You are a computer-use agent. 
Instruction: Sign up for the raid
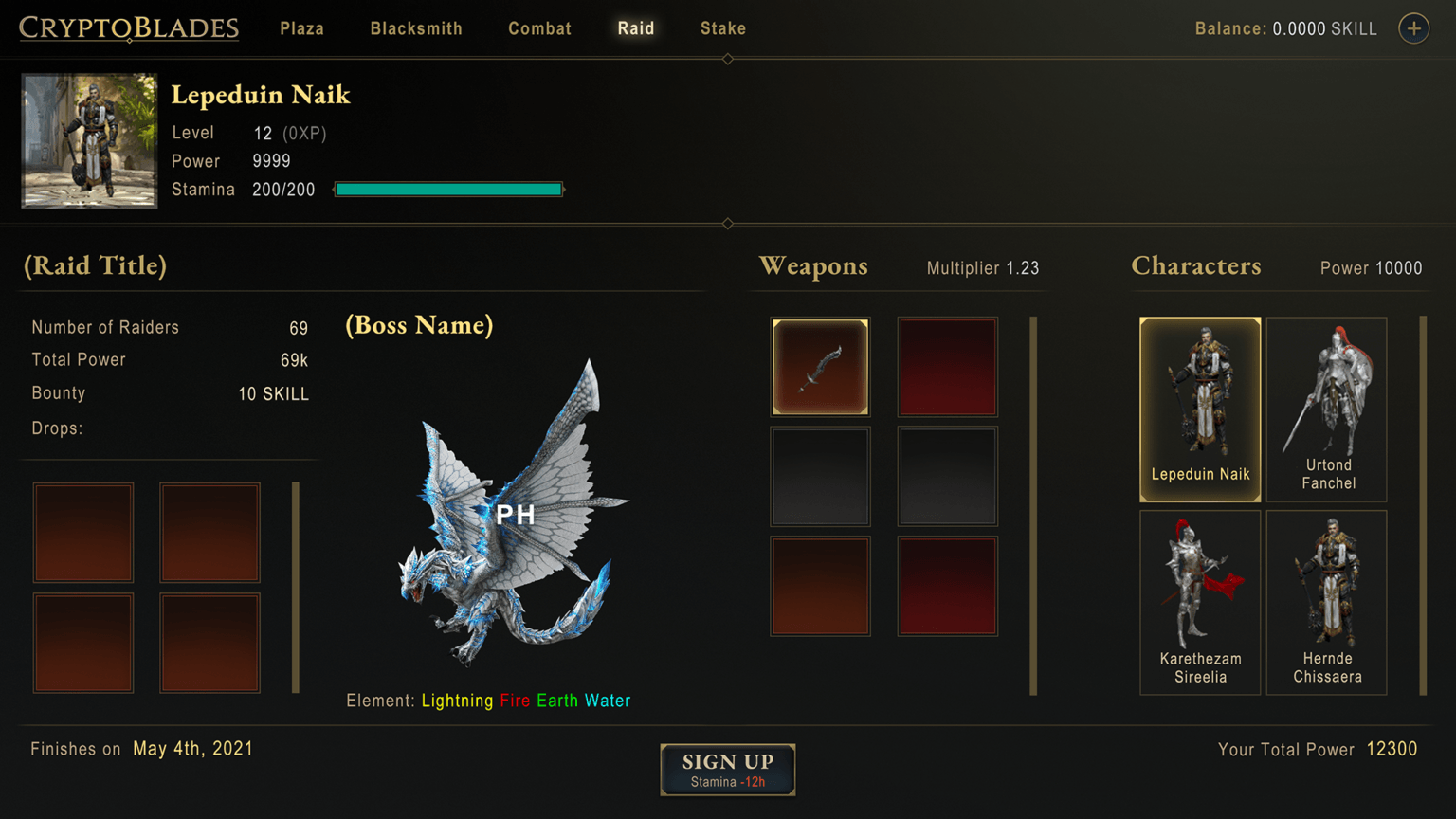click(x=728, y=769)
